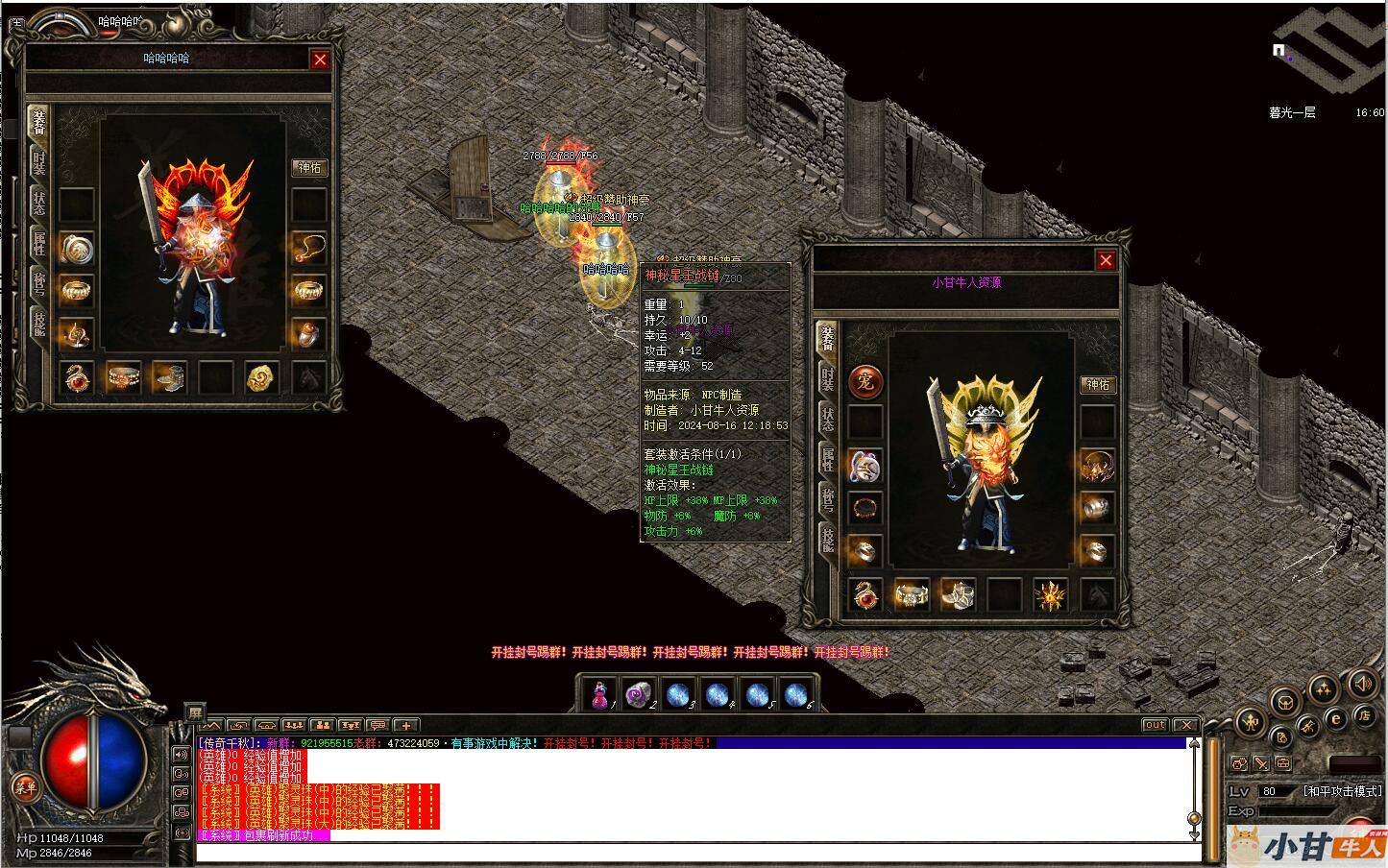Image resolution: width=1388 pixels, height=868 pixels.
Task: Open 技能 tab in 小甘牛人资源 panel
Action: coord(827,539)
